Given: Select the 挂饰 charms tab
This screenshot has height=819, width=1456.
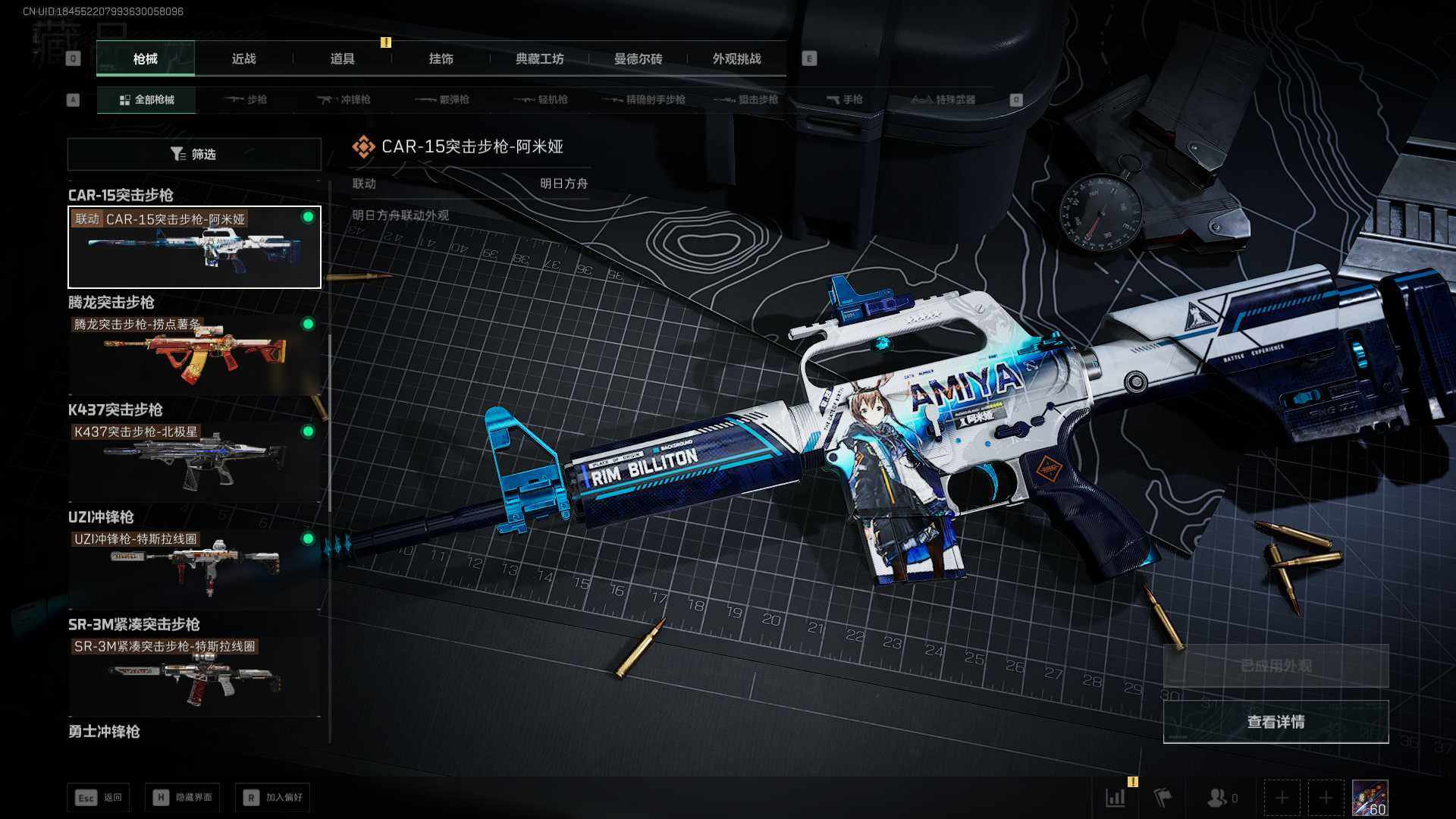Looking at the screenshot, I should [x=441, y=59].
